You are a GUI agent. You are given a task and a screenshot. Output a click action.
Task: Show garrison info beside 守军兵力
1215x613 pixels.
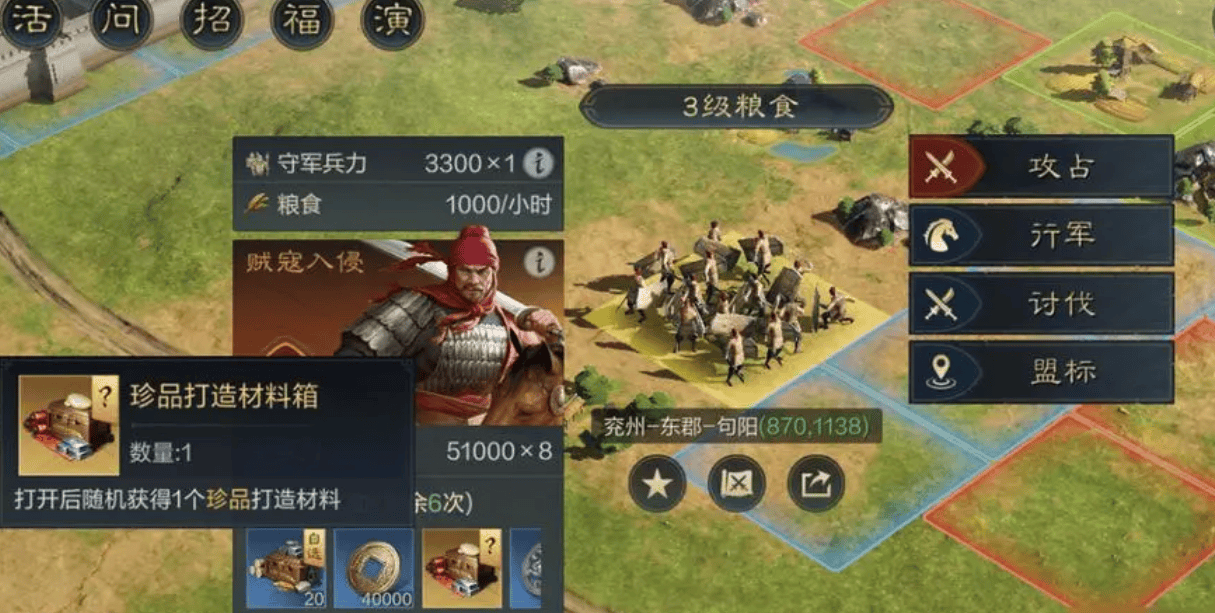click(x=538, y=163)
